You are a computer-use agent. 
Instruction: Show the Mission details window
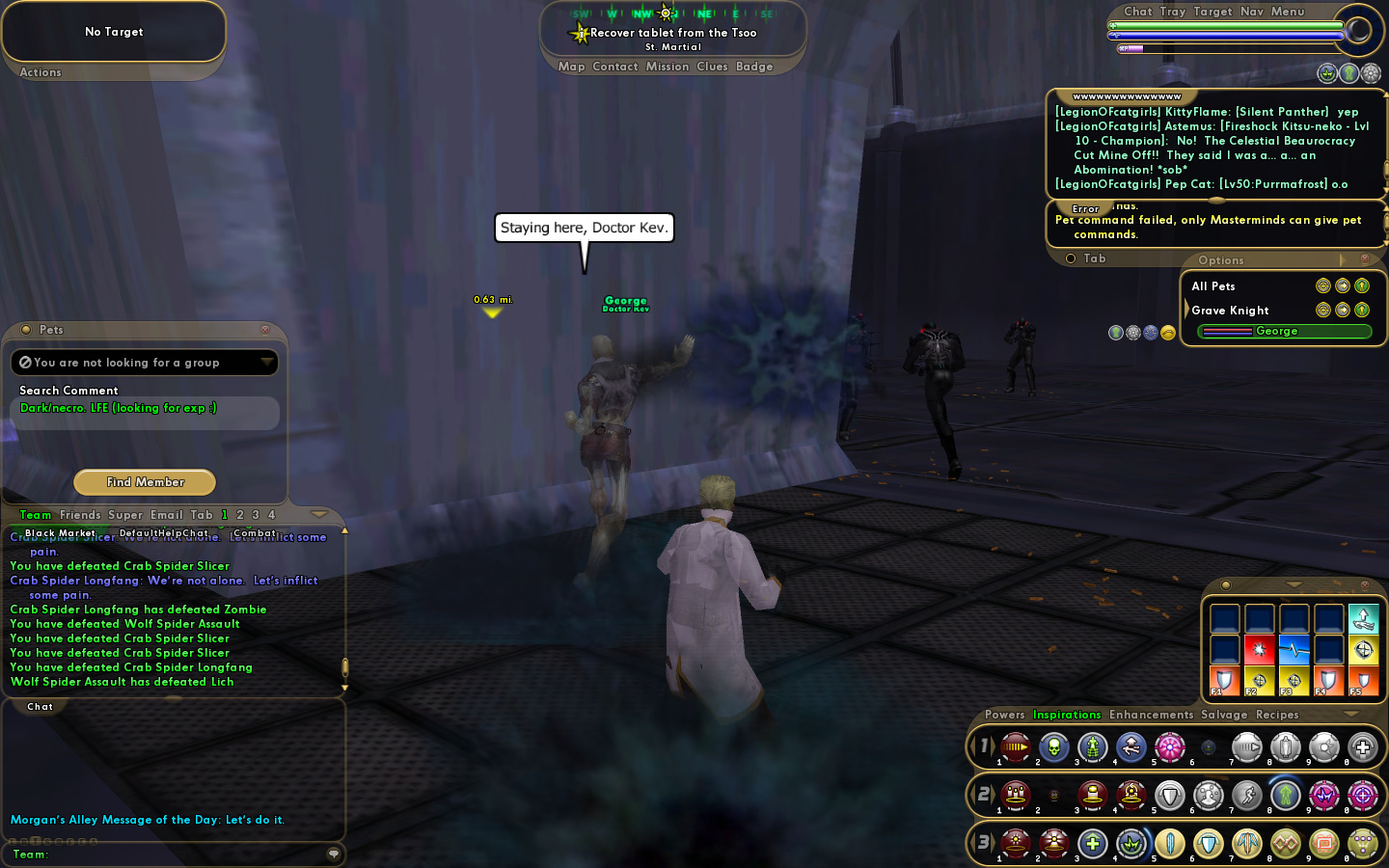point(667,67)
